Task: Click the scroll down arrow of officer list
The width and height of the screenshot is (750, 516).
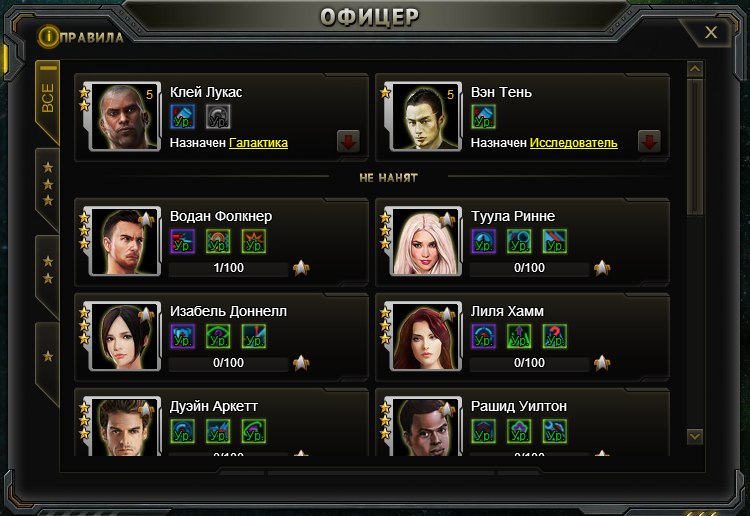Action: point(695,437)
